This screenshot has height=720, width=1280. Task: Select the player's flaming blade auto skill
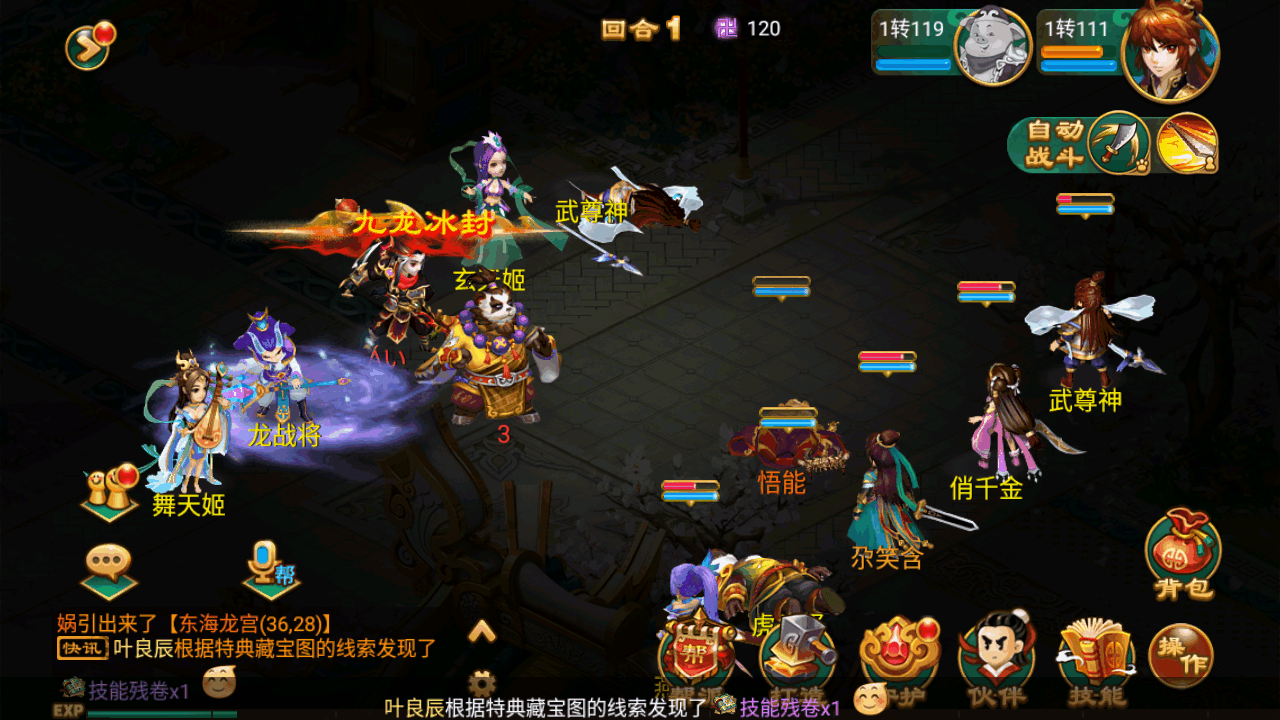[1187, 144]
